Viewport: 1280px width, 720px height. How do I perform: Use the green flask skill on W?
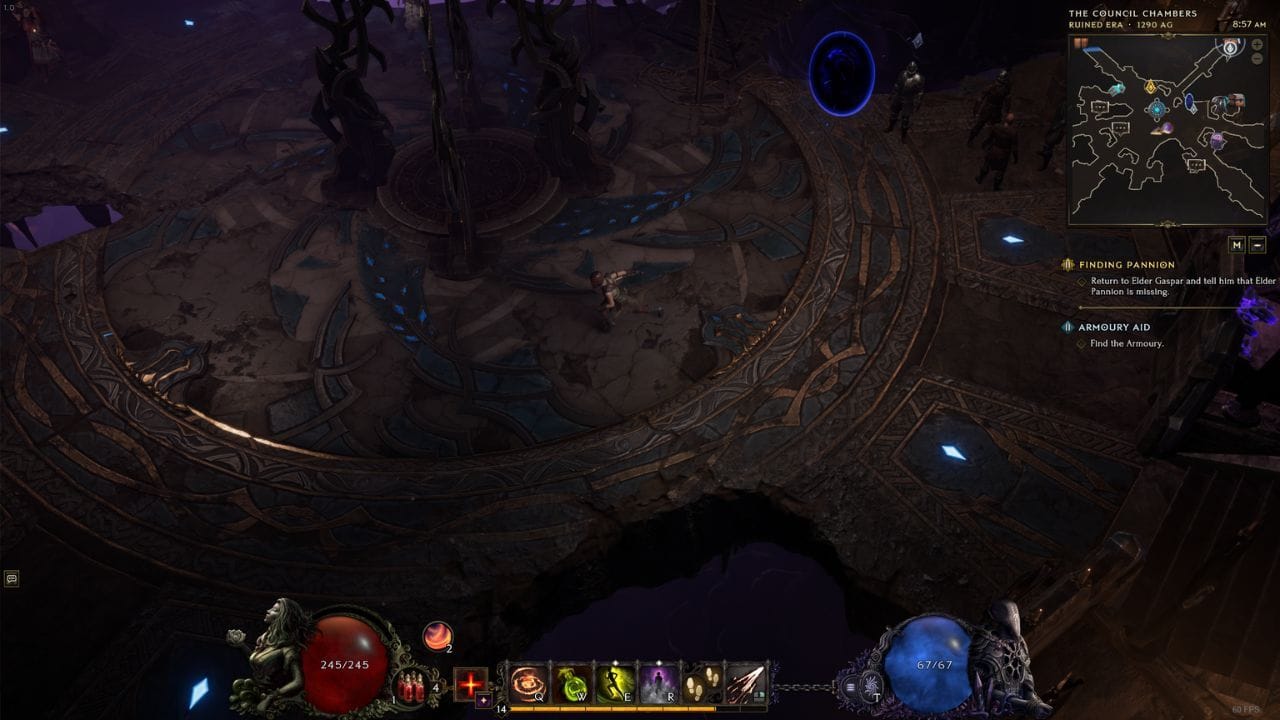pos(574,684)
